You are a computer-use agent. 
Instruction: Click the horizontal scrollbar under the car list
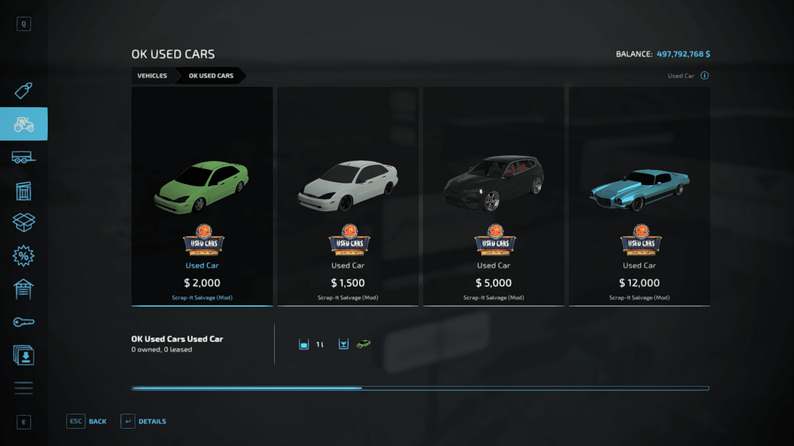[420, 388]
